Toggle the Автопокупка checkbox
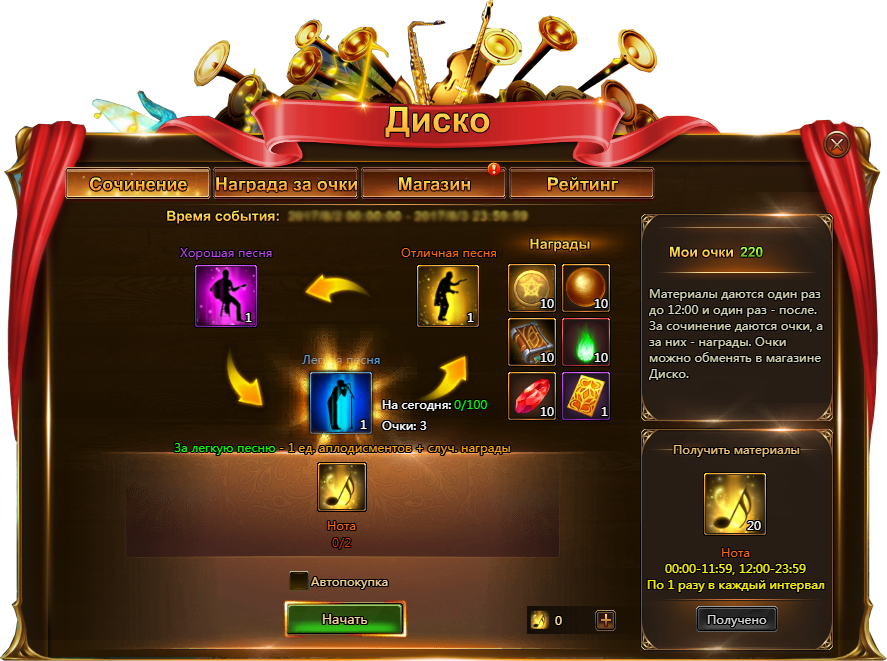 tap(299, 581)
